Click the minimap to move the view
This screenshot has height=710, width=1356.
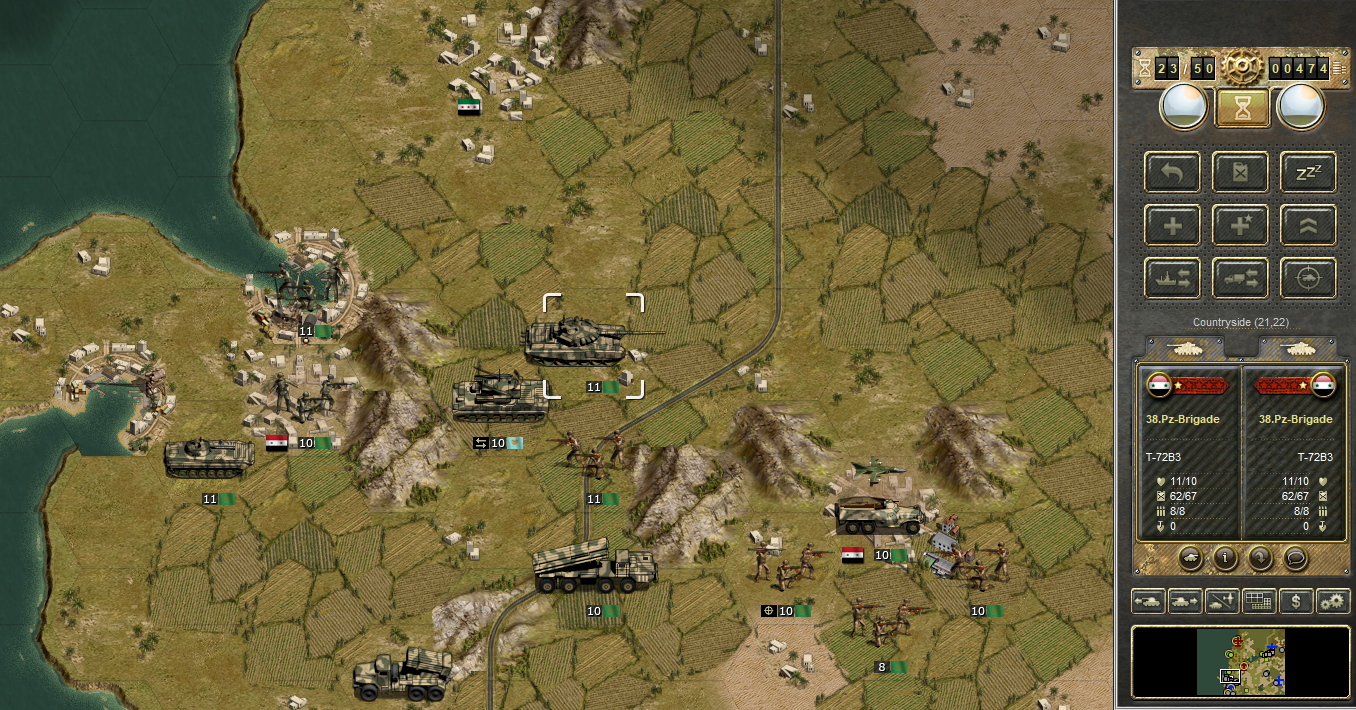click(1240, 661)
